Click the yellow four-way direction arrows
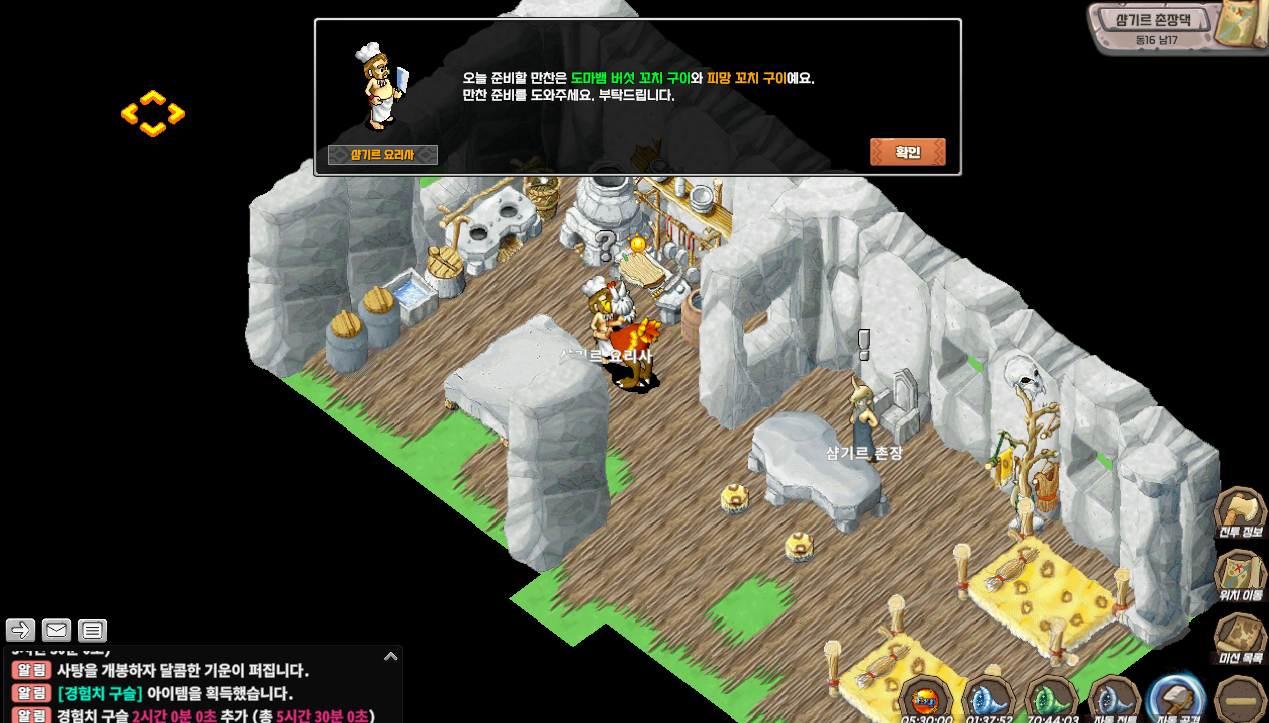Viewport: 1269px width, 723px height. click(153, 114)
